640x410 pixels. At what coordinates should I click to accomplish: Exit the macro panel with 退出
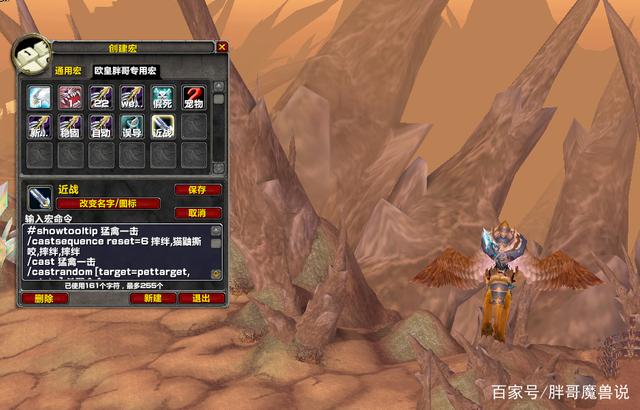click(201, 298)
